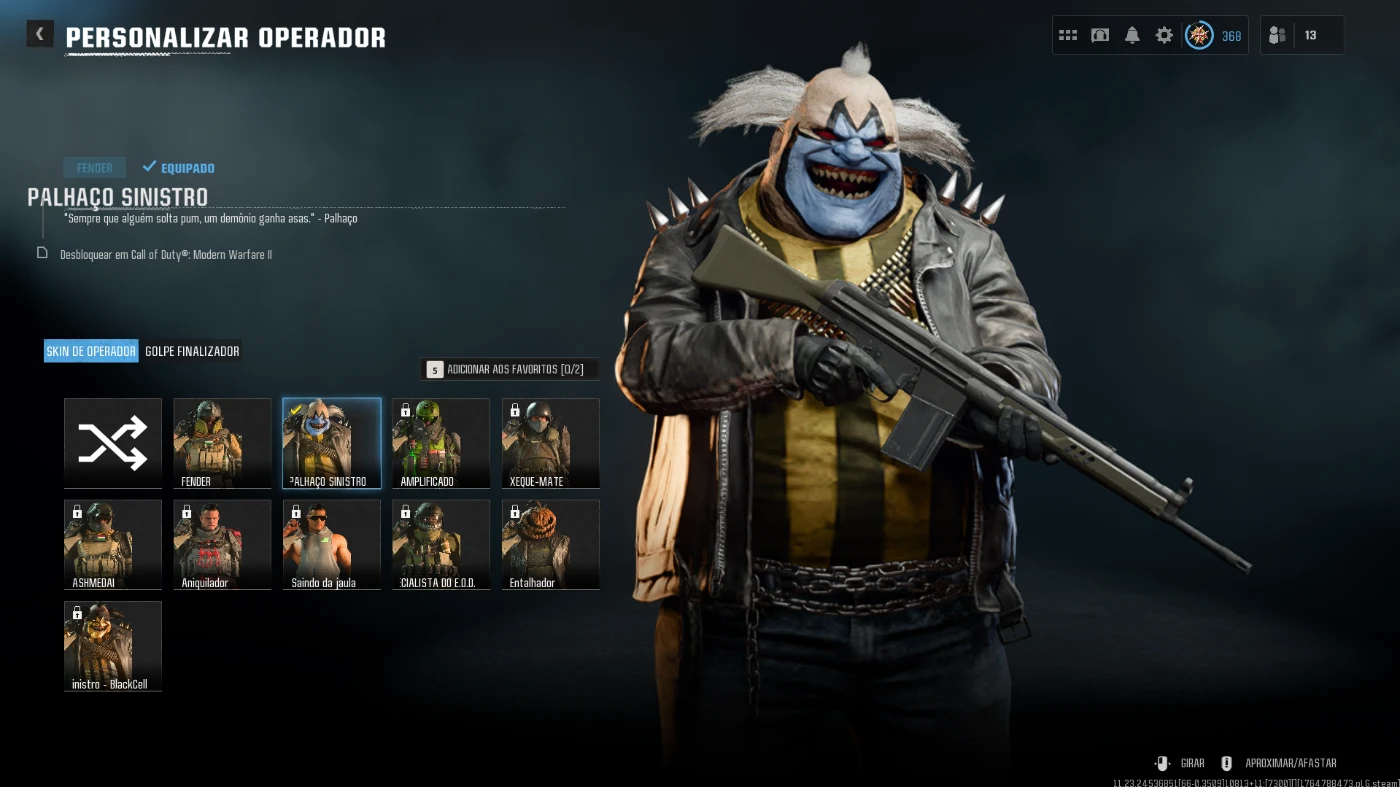The width and height of the screenshot is (1400, 787).
Task: Choose the Saindo da Jaula skin
Action: [x=332, y=544]
